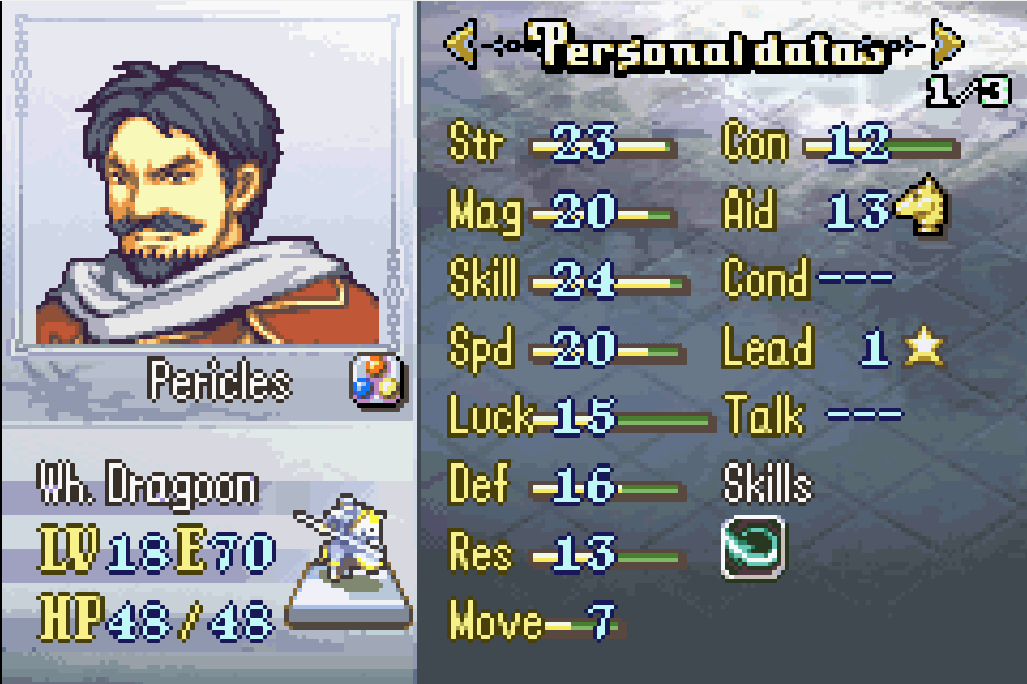Click the affinity orb icon beside Pericles
The image size is (1027, 684).
click(375, 381)
